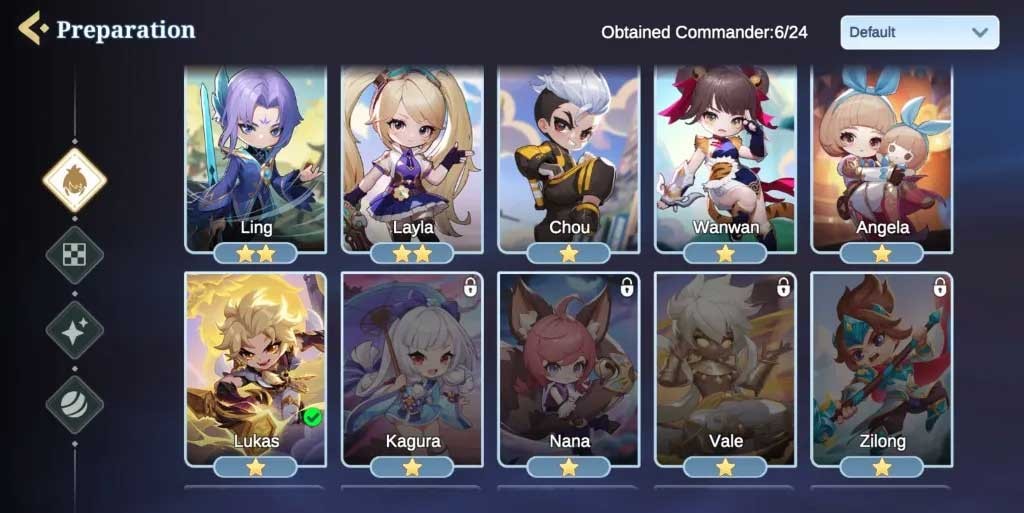Pick the Chou commander card
This screenshot has height=513, width=1024.
pos(568,158)
